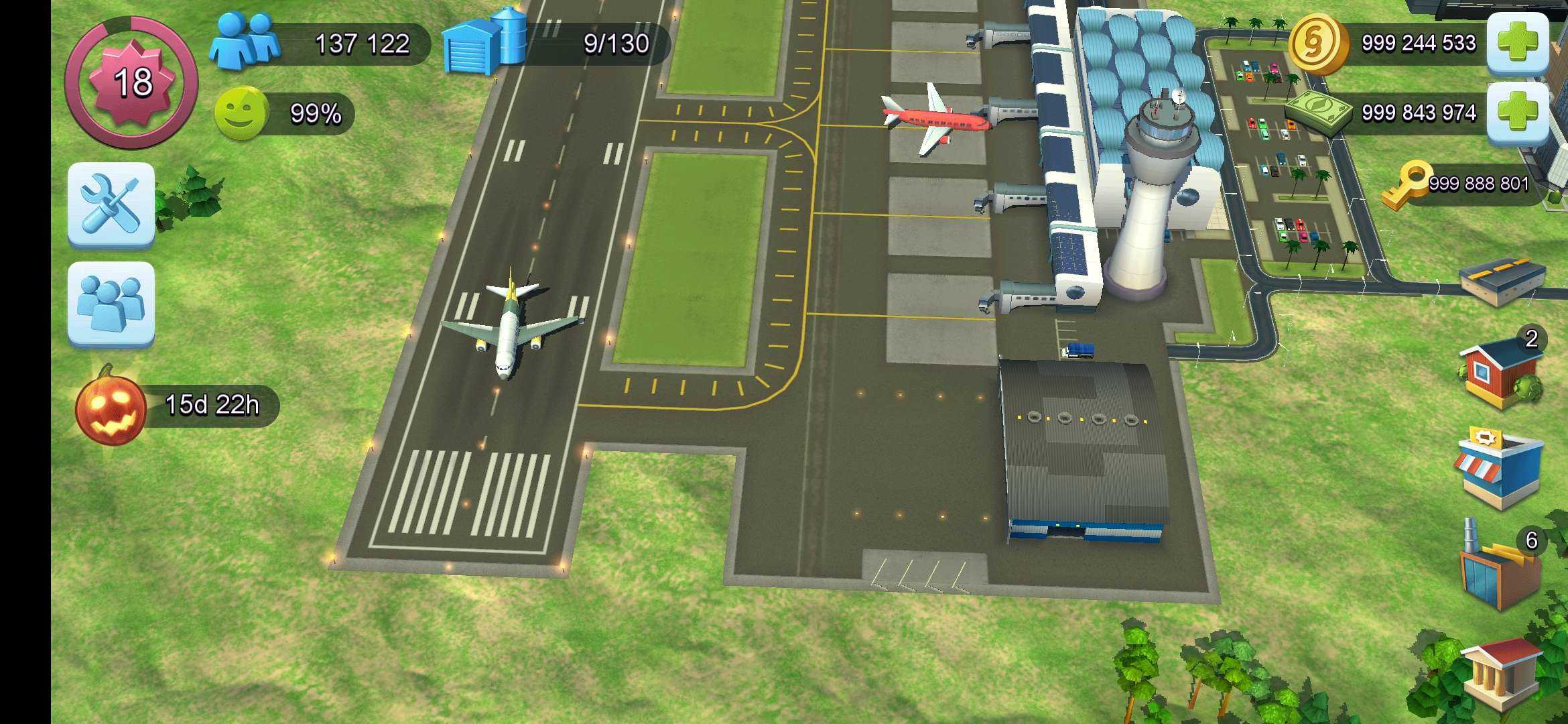Tap the population counter icon

coord(245,42)
